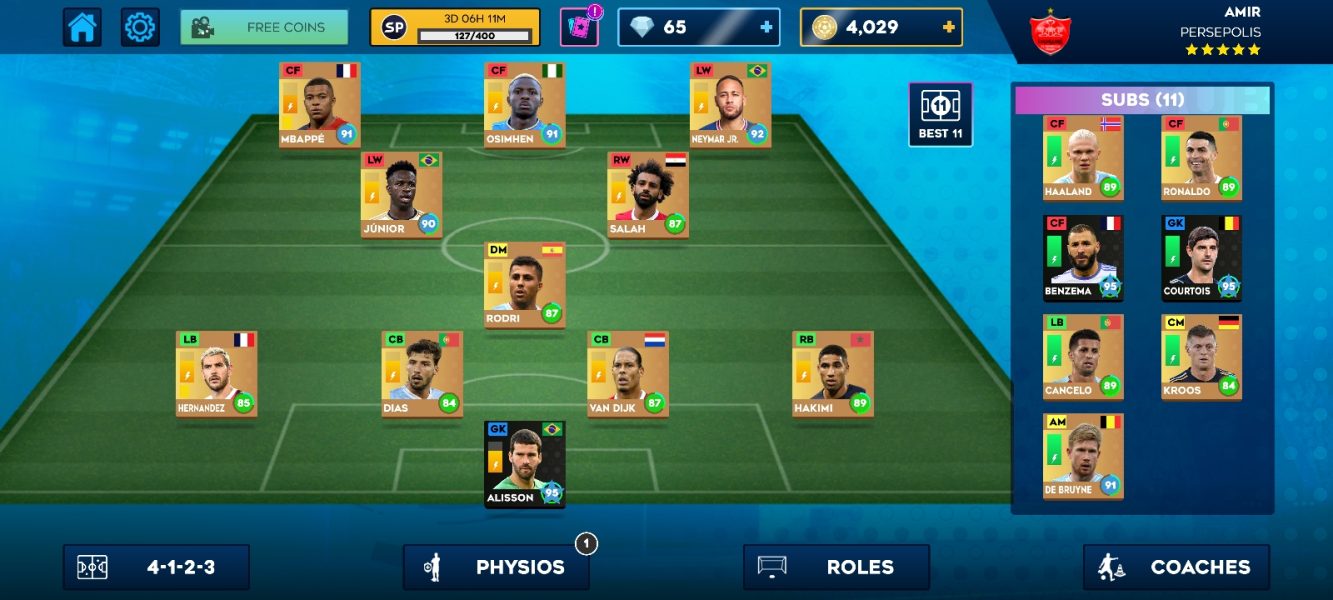Select Neymar Jr. player card
1333x600 pixels.
730,105
